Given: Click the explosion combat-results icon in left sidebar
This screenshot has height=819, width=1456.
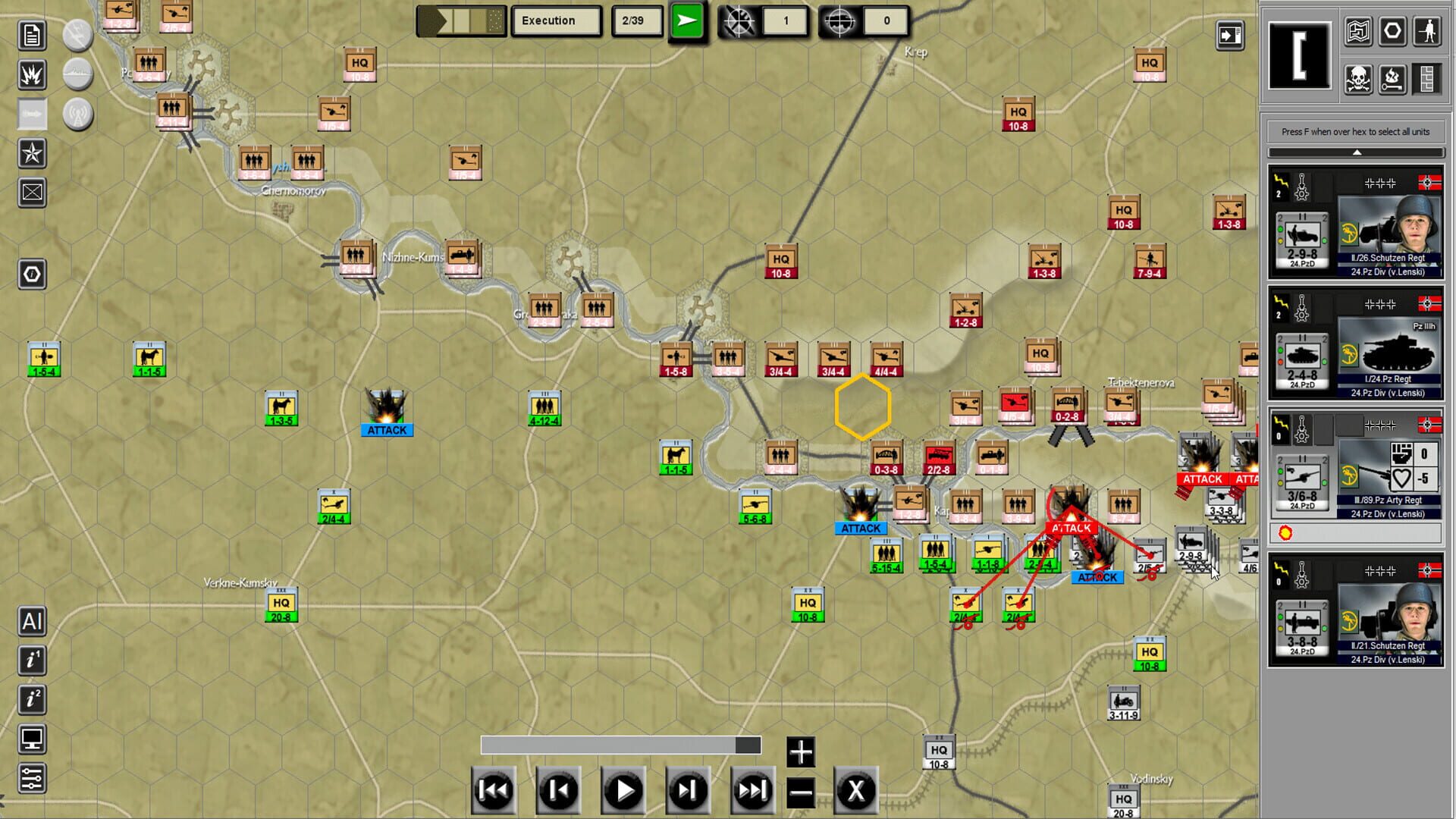Looking at the screenshot, I should [x=30, y=76].
